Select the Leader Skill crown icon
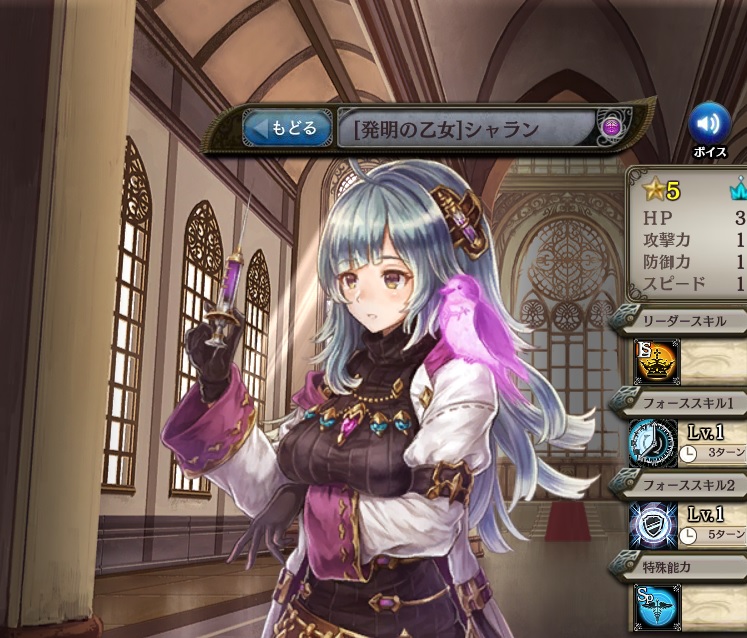Screen dimensions: 747x638 pos(657,361)
